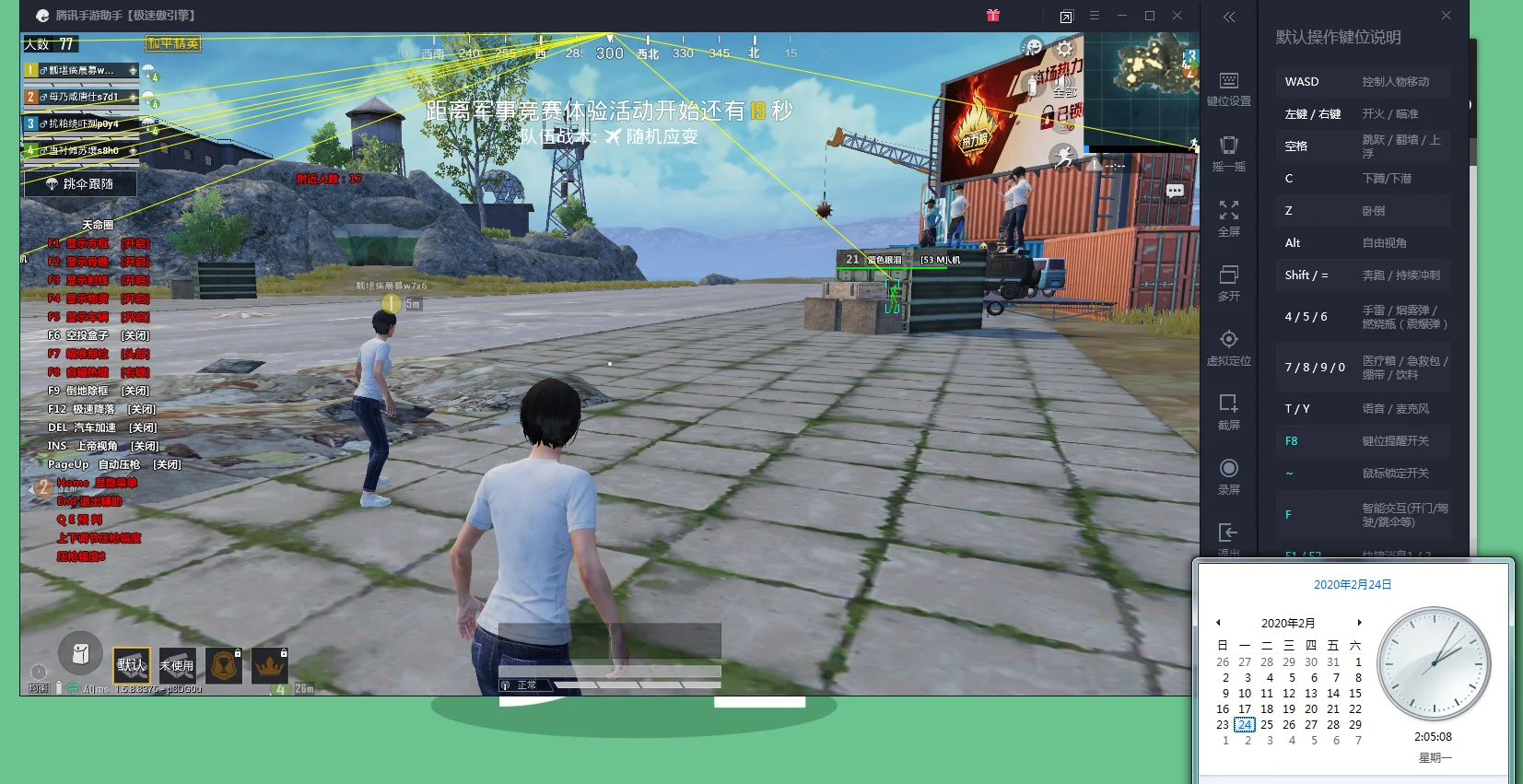
Task: Click the locked crown slot
Action: point(270,664)
